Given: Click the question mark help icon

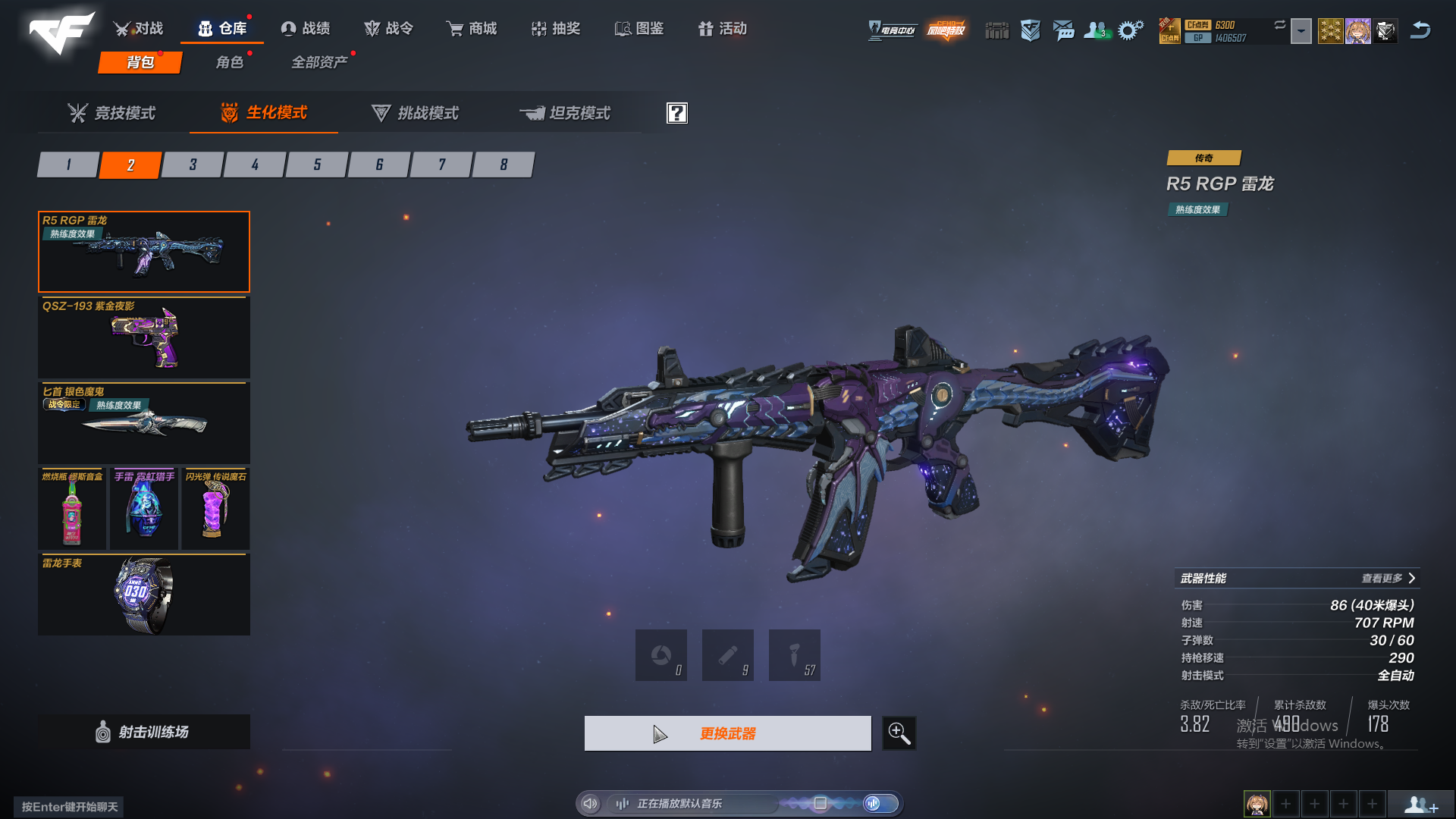Looking at the screenshot, I should [676, 113].
